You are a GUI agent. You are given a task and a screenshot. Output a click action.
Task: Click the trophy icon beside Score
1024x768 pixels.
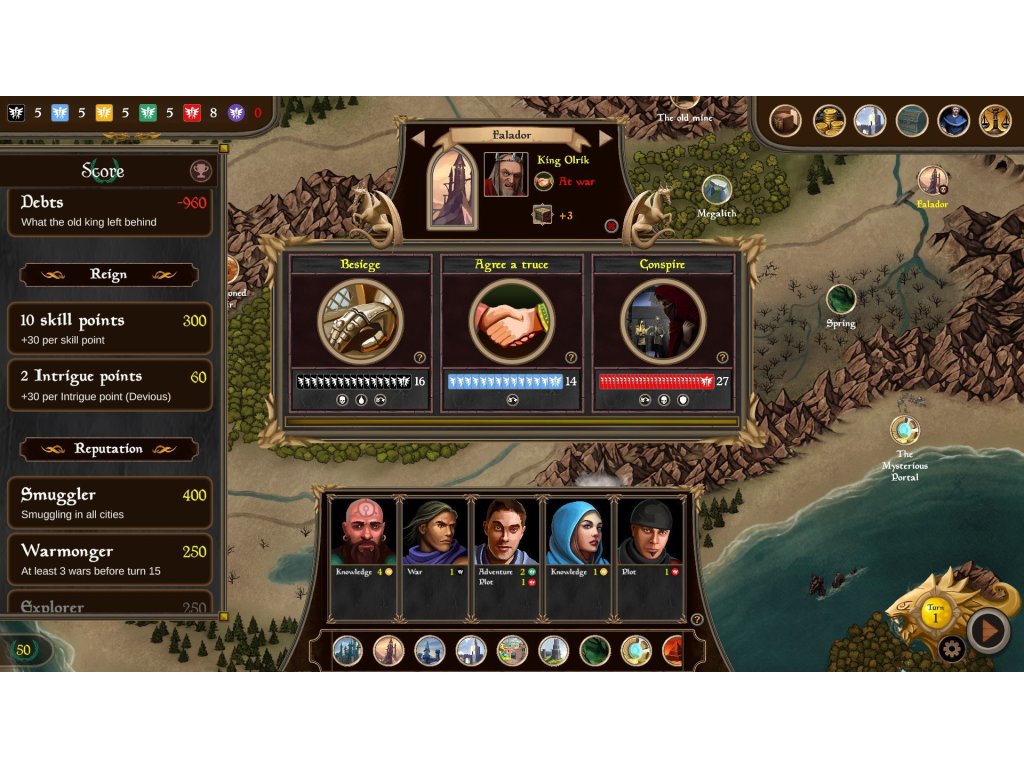(x=201, y=171)
